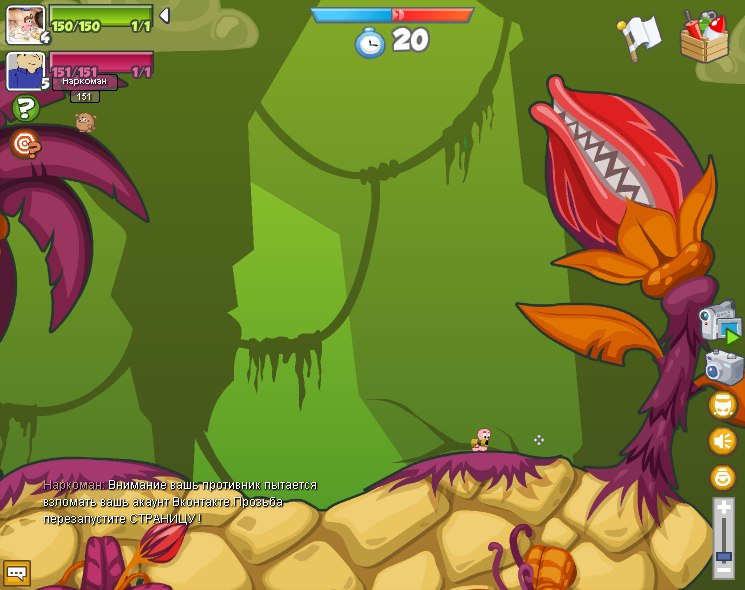Adjust the zoom slider handle

723,555
